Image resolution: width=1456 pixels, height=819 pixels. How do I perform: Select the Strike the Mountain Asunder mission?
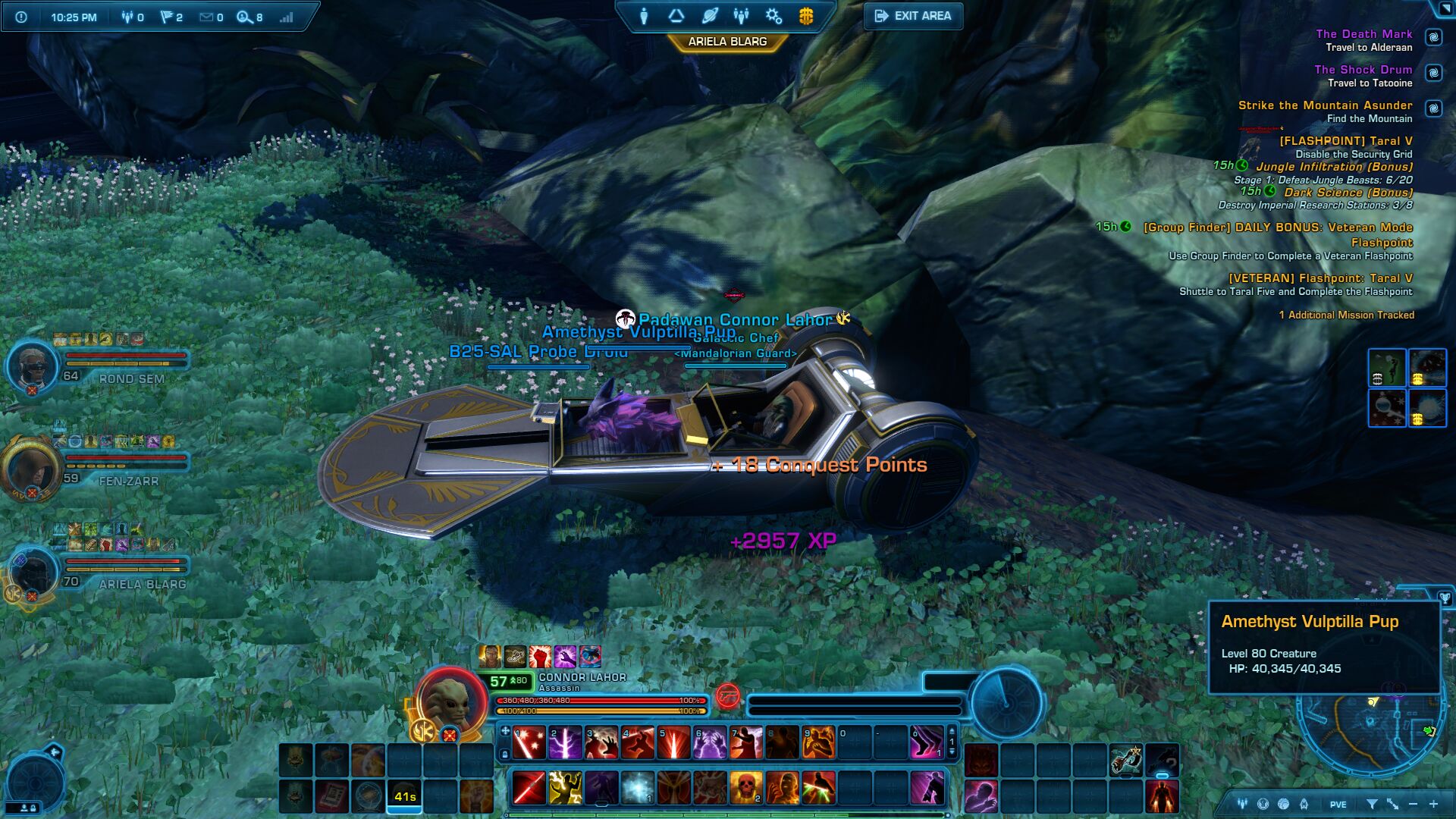(1325, 105)
